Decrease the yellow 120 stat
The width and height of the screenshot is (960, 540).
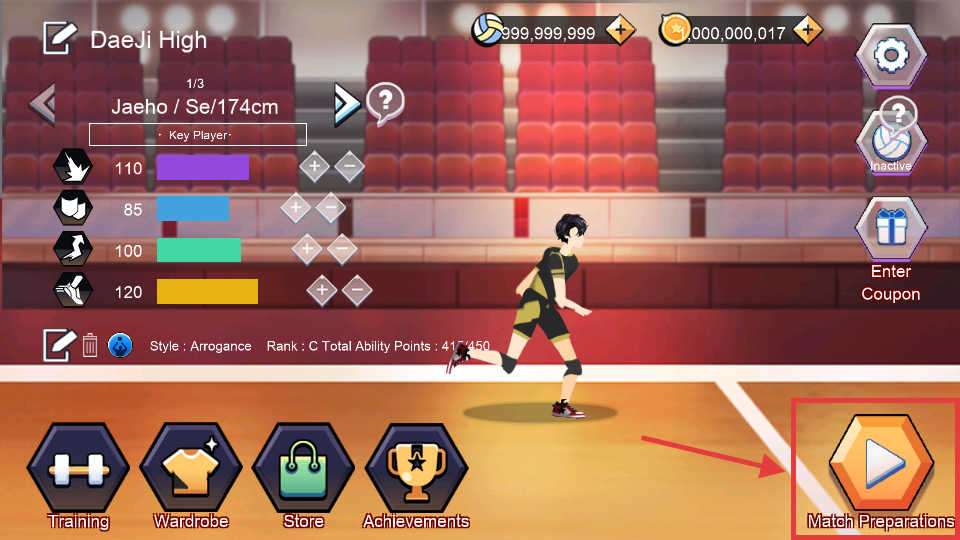357,291
